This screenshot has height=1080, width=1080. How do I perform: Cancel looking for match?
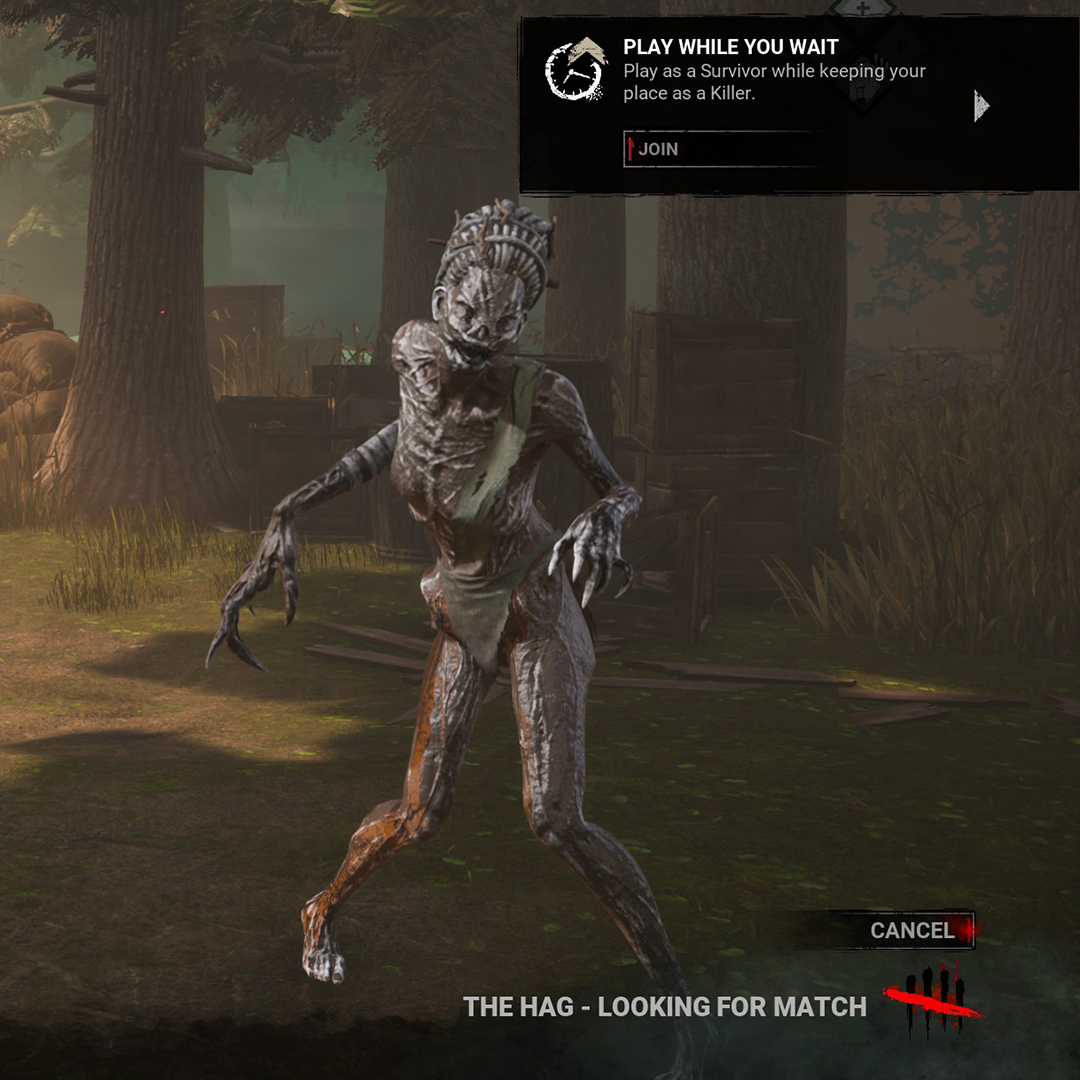(x=912, y=931)
